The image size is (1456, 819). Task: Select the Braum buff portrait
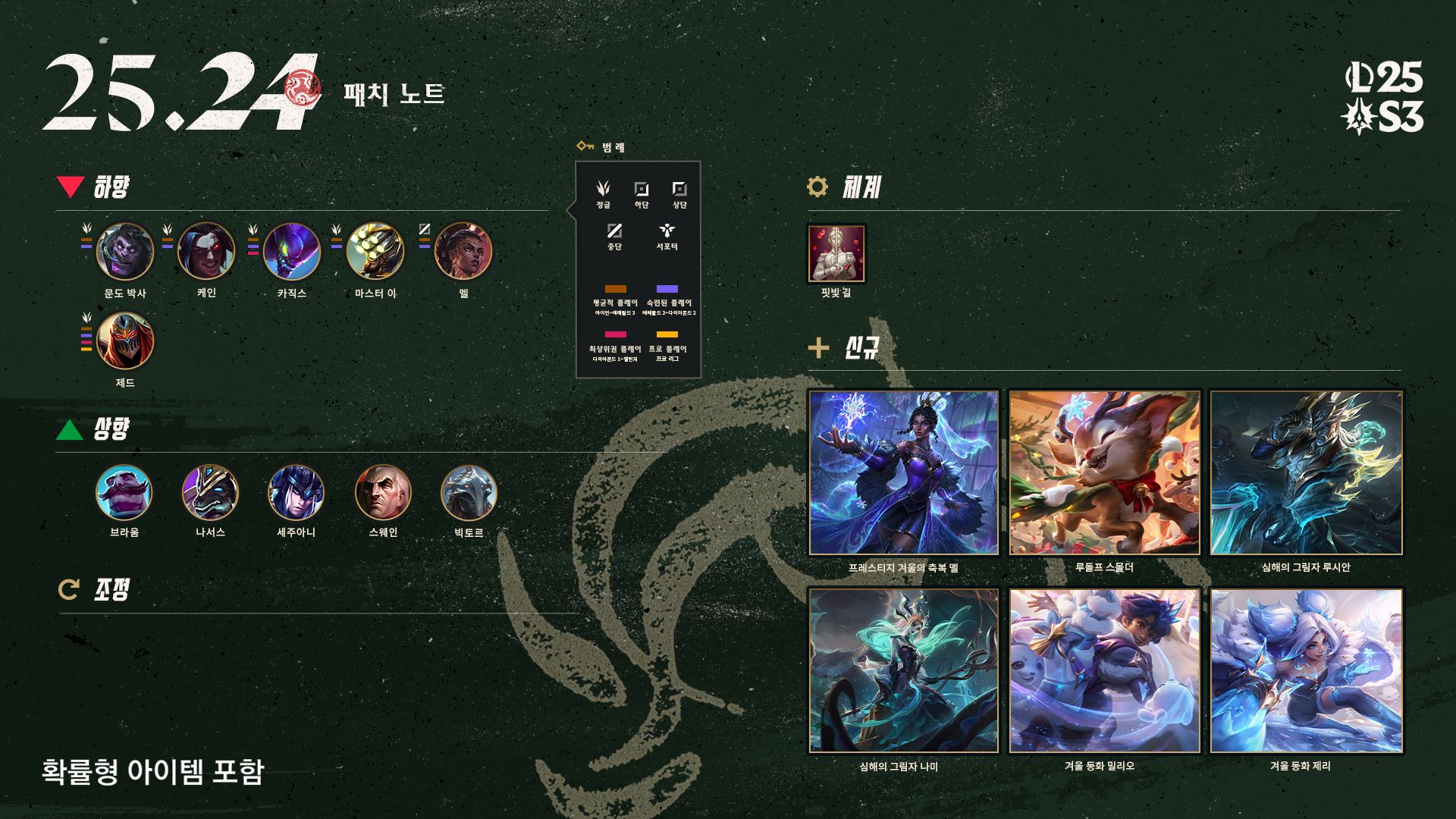[x=124, y=493]
